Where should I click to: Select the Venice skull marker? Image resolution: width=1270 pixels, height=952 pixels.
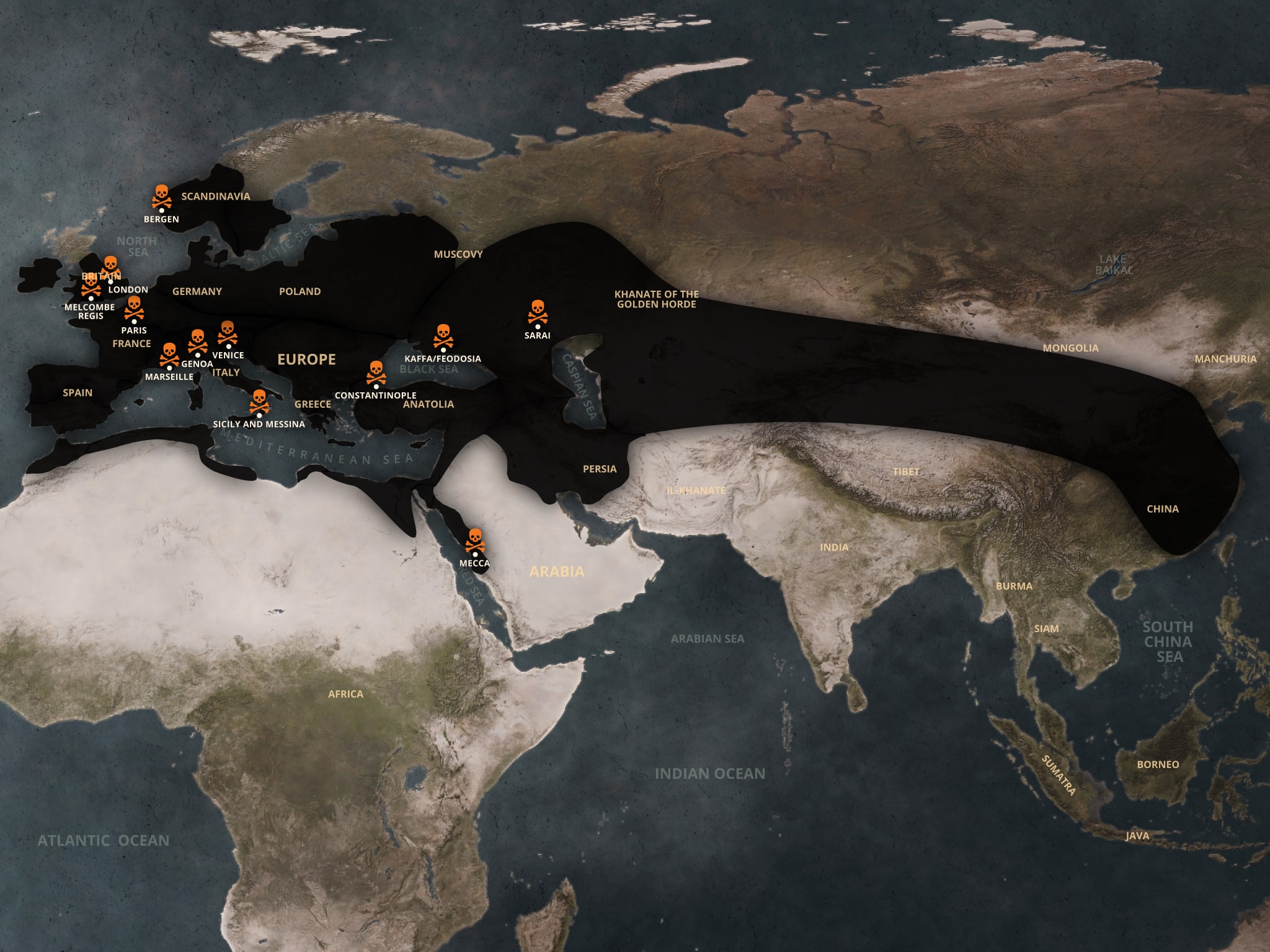pyautogui.click(x=228, y=332)
